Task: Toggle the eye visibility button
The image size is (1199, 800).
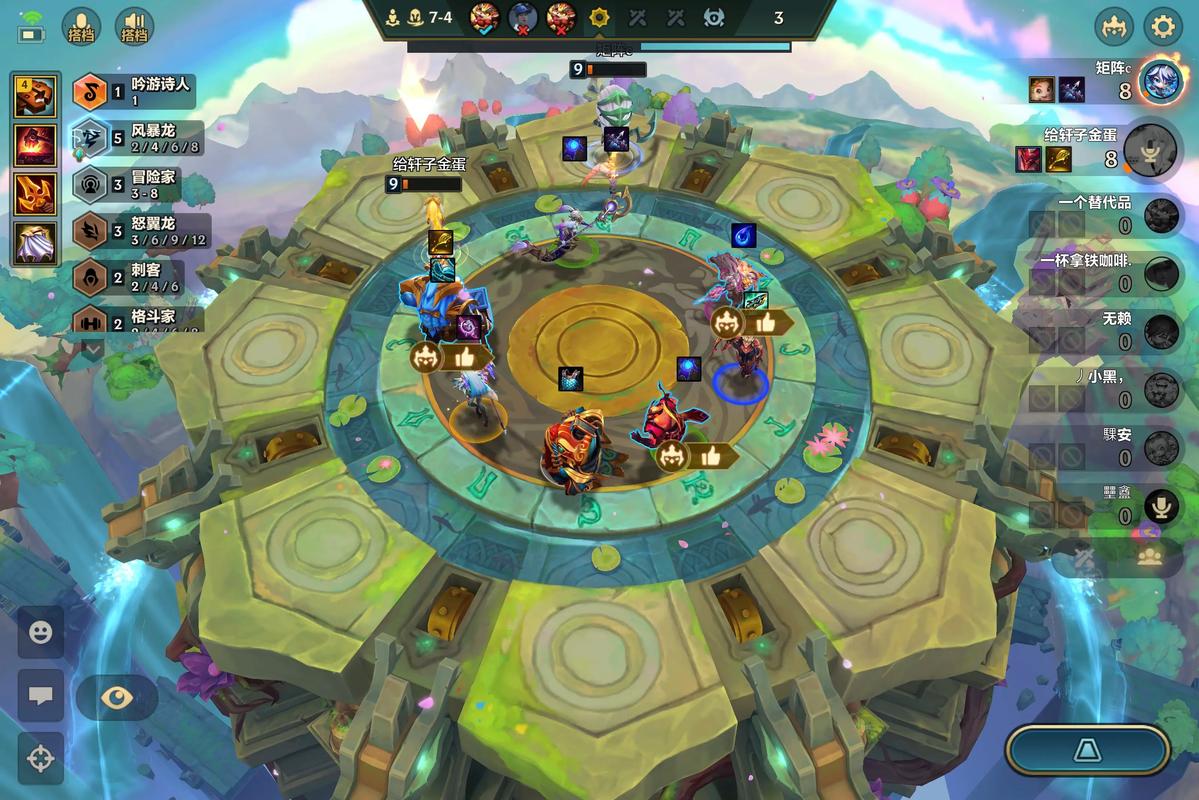Action: point(117,697)
